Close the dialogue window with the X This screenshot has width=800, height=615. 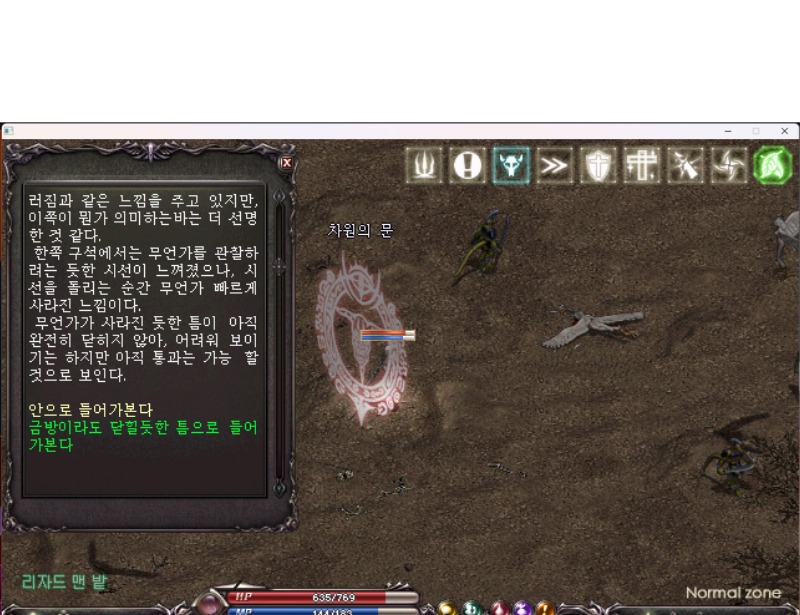tap(287, 162)
